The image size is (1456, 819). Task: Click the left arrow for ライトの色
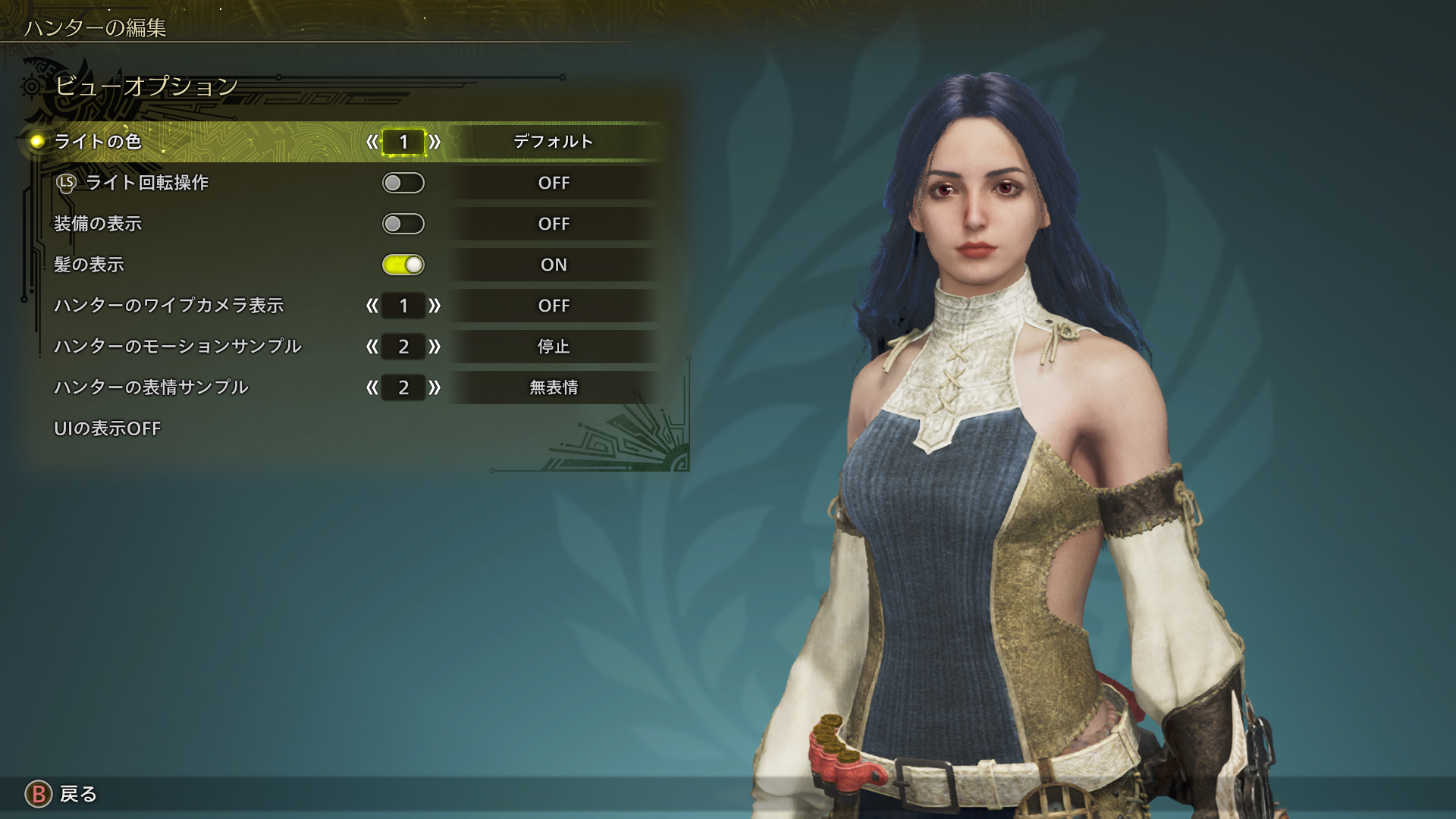(372, 142)
